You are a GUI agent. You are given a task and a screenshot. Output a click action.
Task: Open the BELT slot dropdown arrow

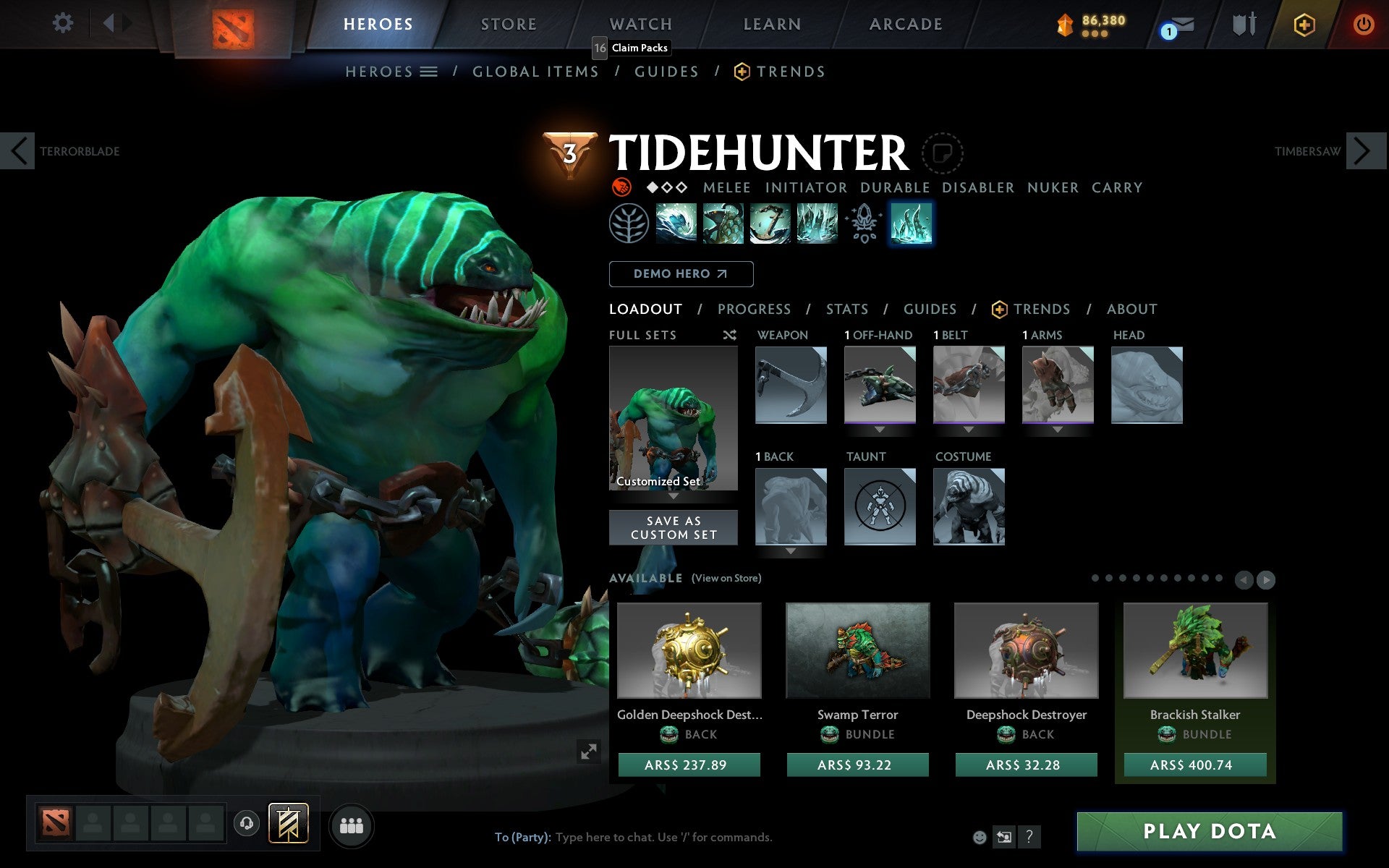[x=969, y=428]
